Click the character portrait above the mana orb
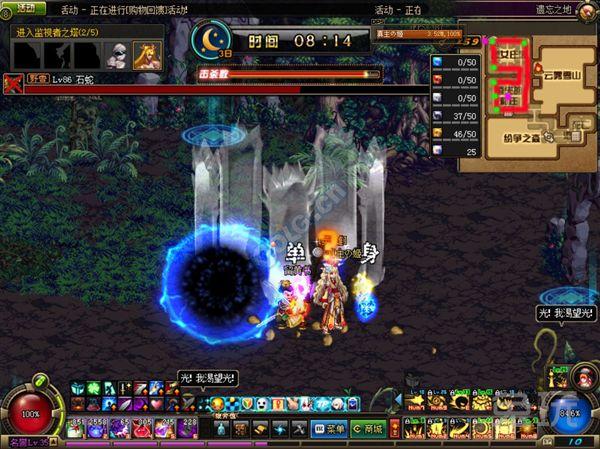The height and width of the screenshot is (449, 600). [x=581, y=376]
